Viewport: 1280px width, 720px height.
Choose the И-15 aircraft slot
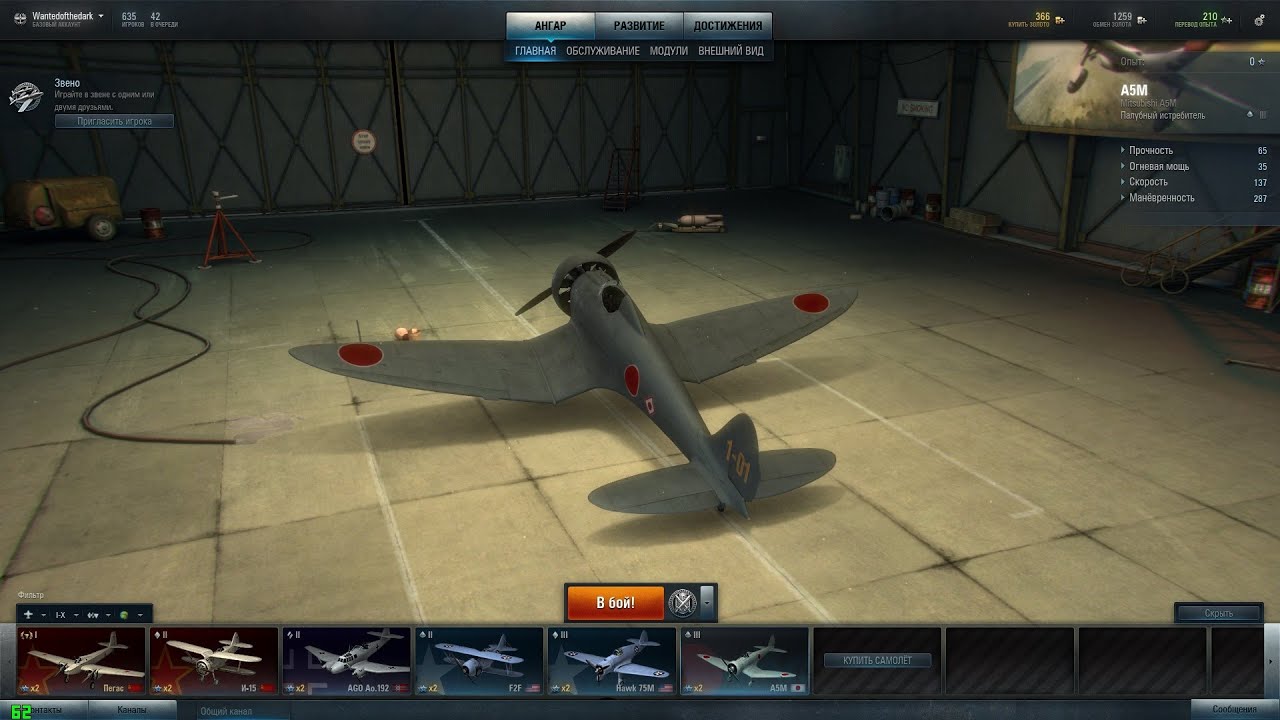click(x=213, y=661)
